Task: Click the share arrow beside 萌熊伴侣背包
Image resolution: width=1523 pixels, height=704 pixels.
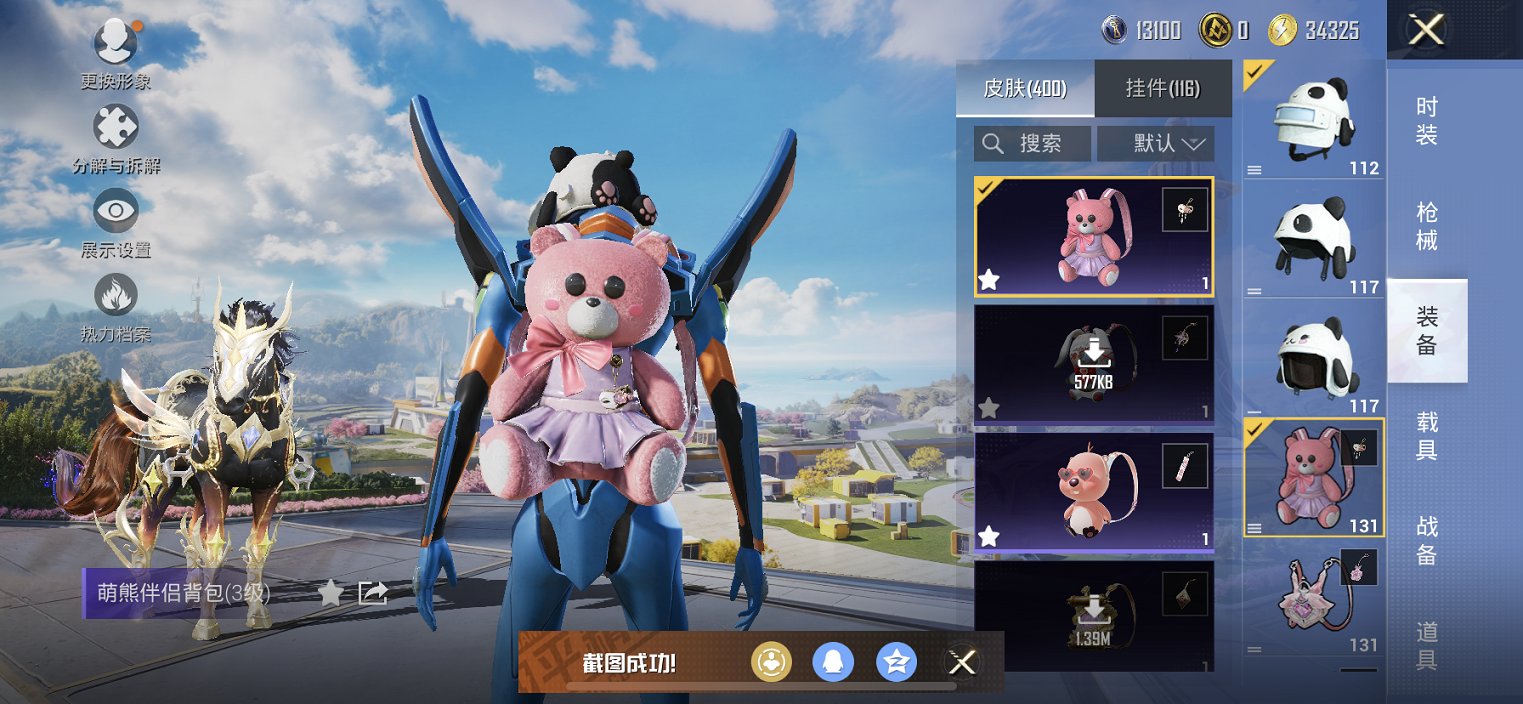Action: 373,593
